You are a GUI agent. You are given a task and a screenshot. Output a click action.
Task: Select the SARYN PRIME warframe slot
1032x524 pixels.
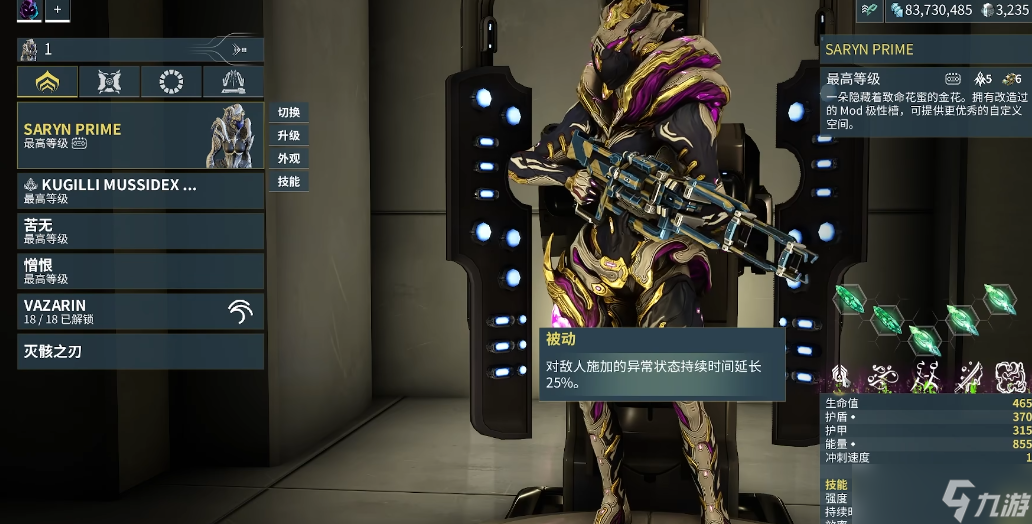tap(140, 135)
